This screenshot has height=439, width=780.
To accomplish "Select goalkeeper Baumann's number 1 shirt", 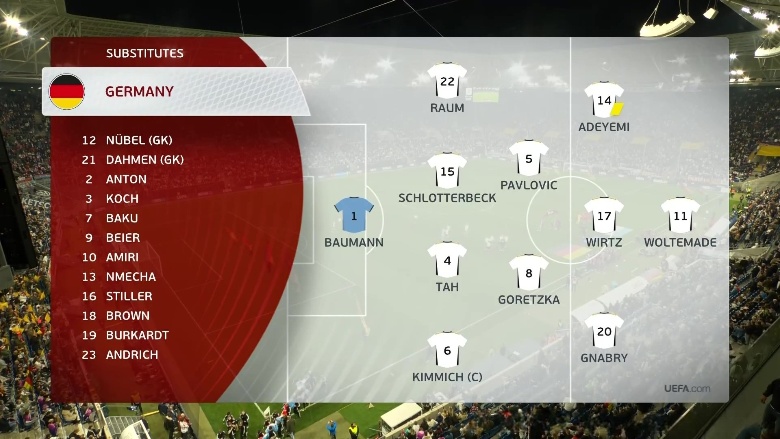I will [354, 214].
